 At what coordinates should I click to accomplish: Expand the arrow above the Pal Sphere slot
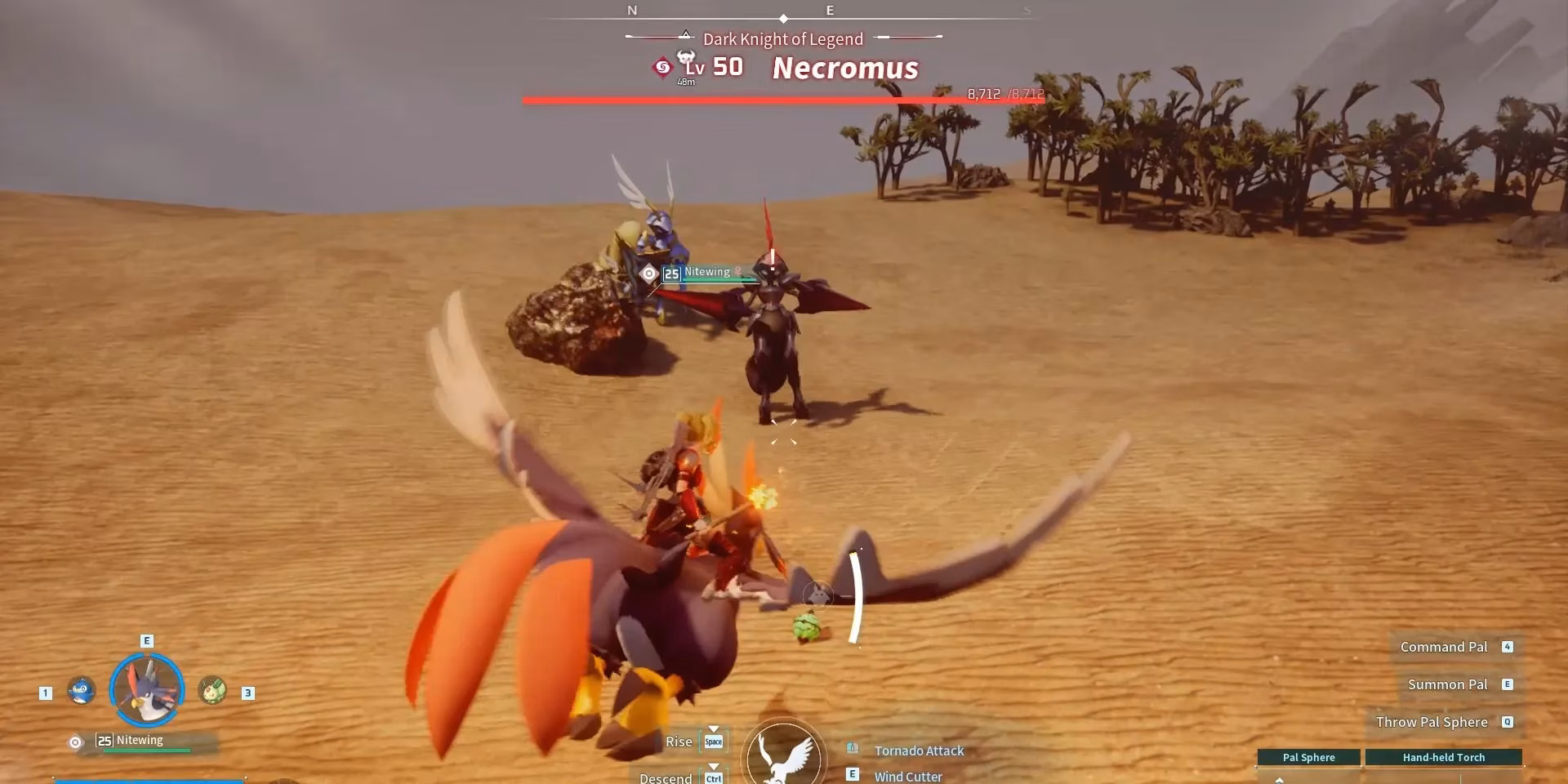point(1278,780)
